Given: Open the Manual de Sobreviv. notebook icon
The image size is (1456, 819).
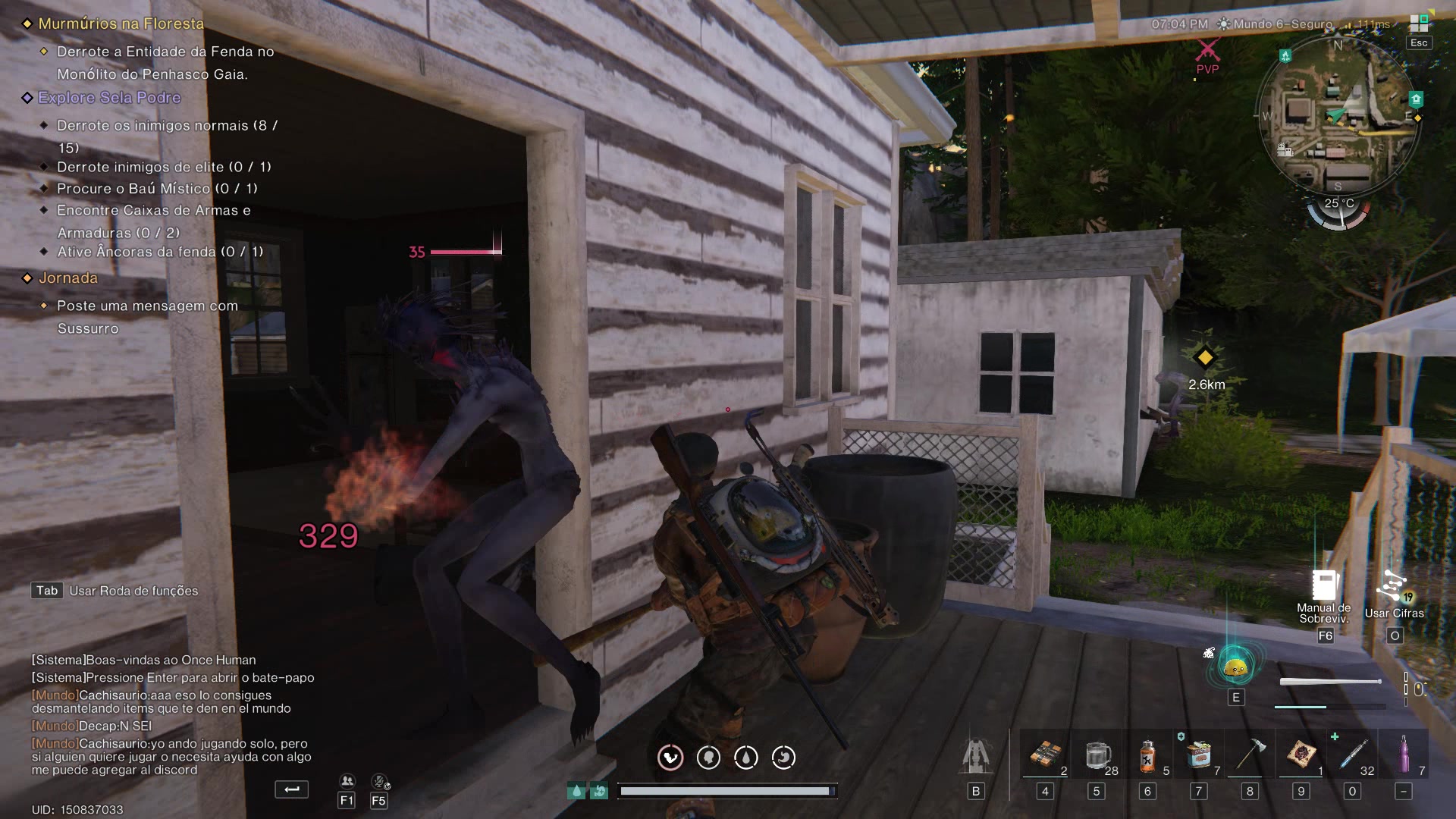Looking at the screenshot, I should click(x=1324, y=586).
